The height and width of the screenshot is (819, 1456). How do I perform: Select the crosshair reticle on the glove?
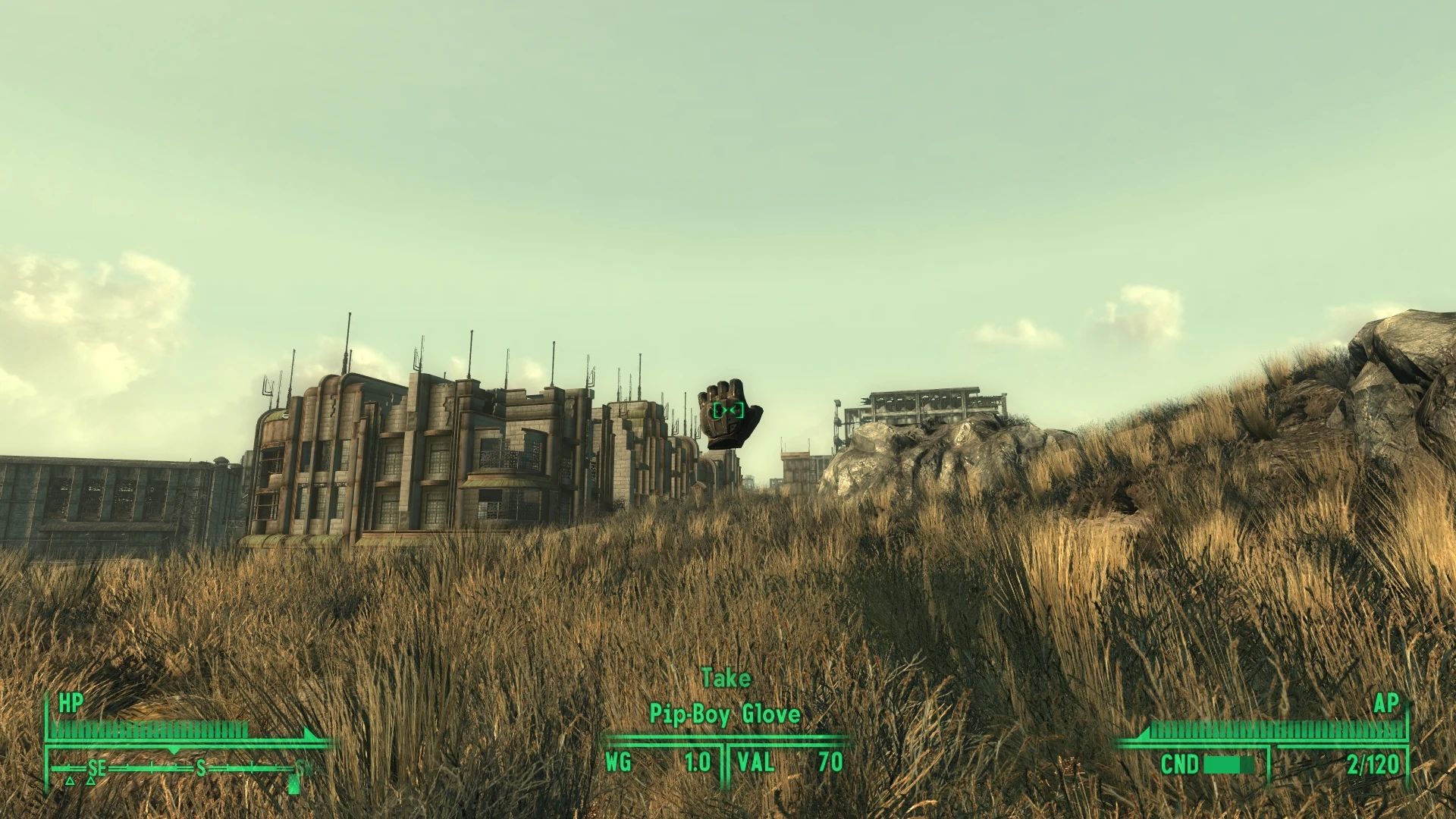point(726,410)
